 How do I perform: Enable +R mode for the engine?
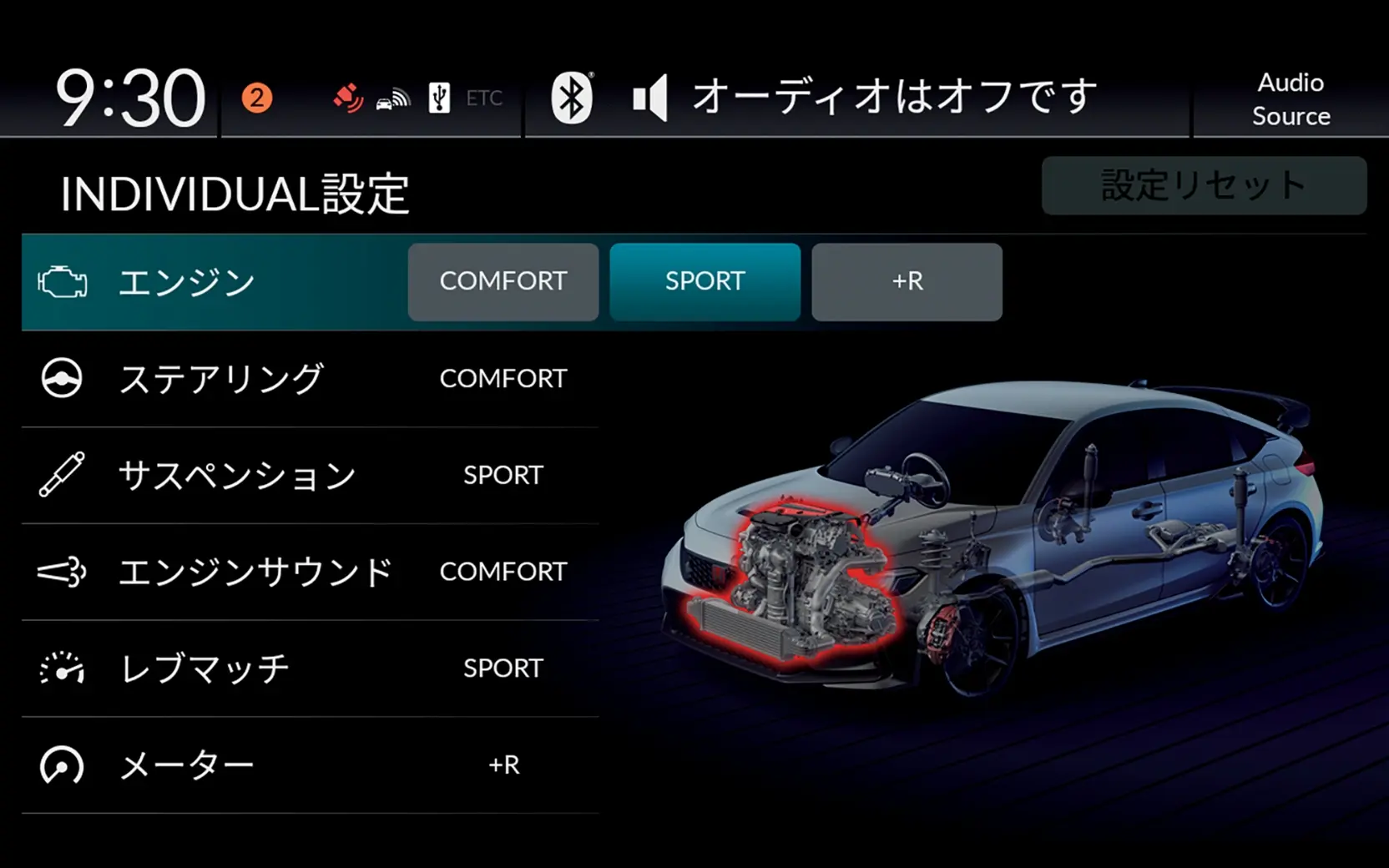(907, 282)
